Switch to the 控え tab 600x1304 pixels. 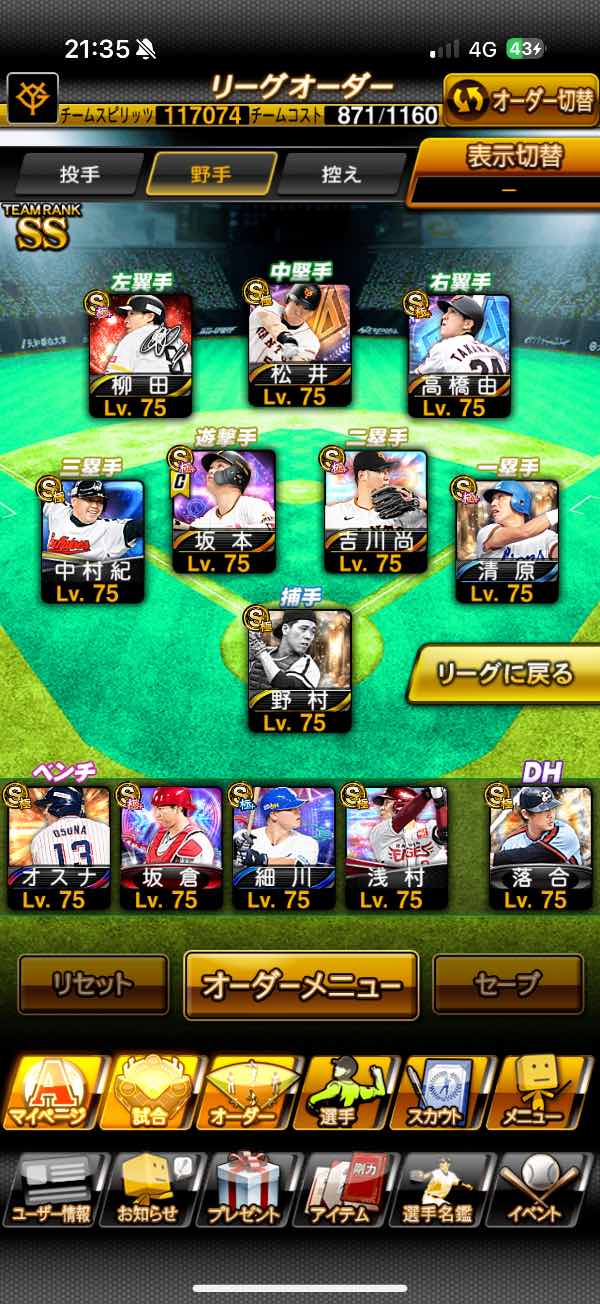click(342, 174)
